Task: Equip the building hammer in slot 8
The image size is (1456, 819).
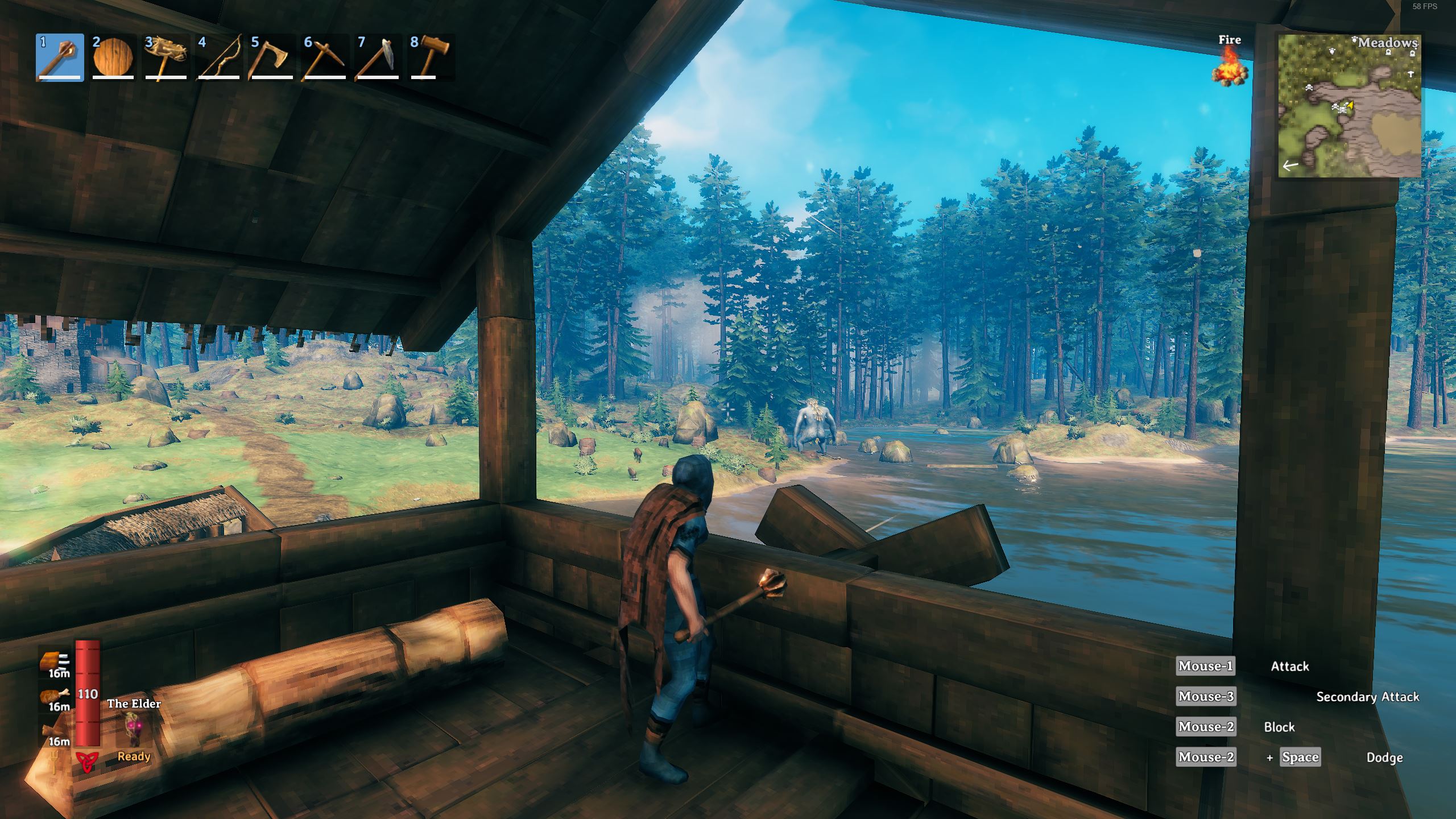Action: coord(431,58)
